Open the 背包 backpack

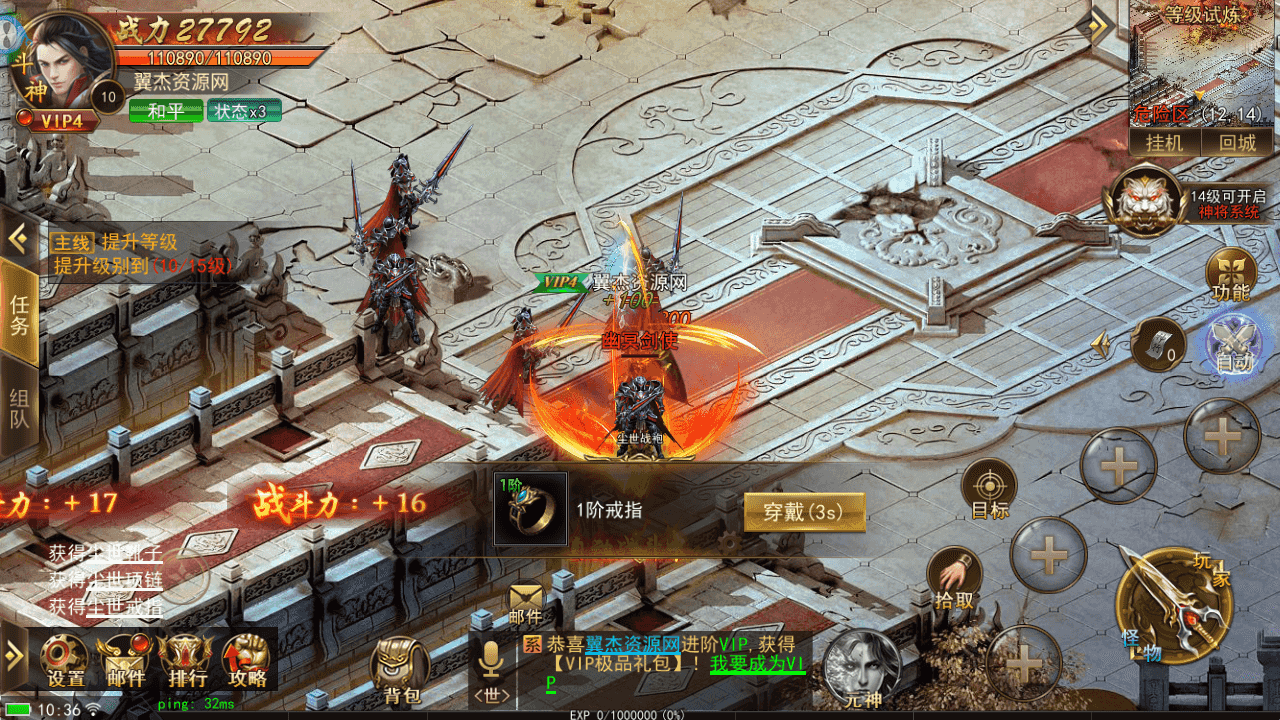(402, 671)
